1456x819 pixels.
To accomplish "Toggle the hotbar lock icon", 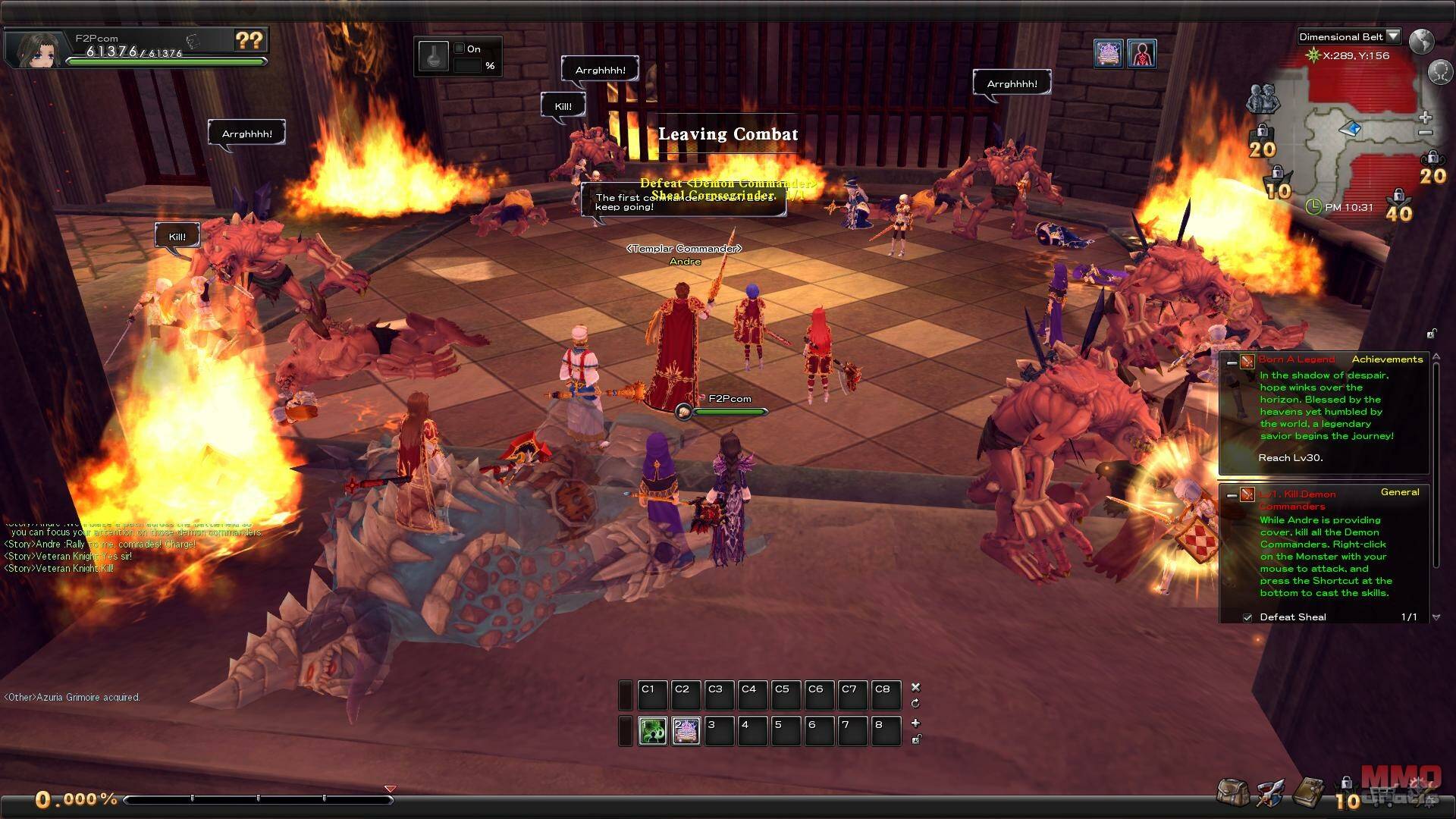I will (916, 739).
